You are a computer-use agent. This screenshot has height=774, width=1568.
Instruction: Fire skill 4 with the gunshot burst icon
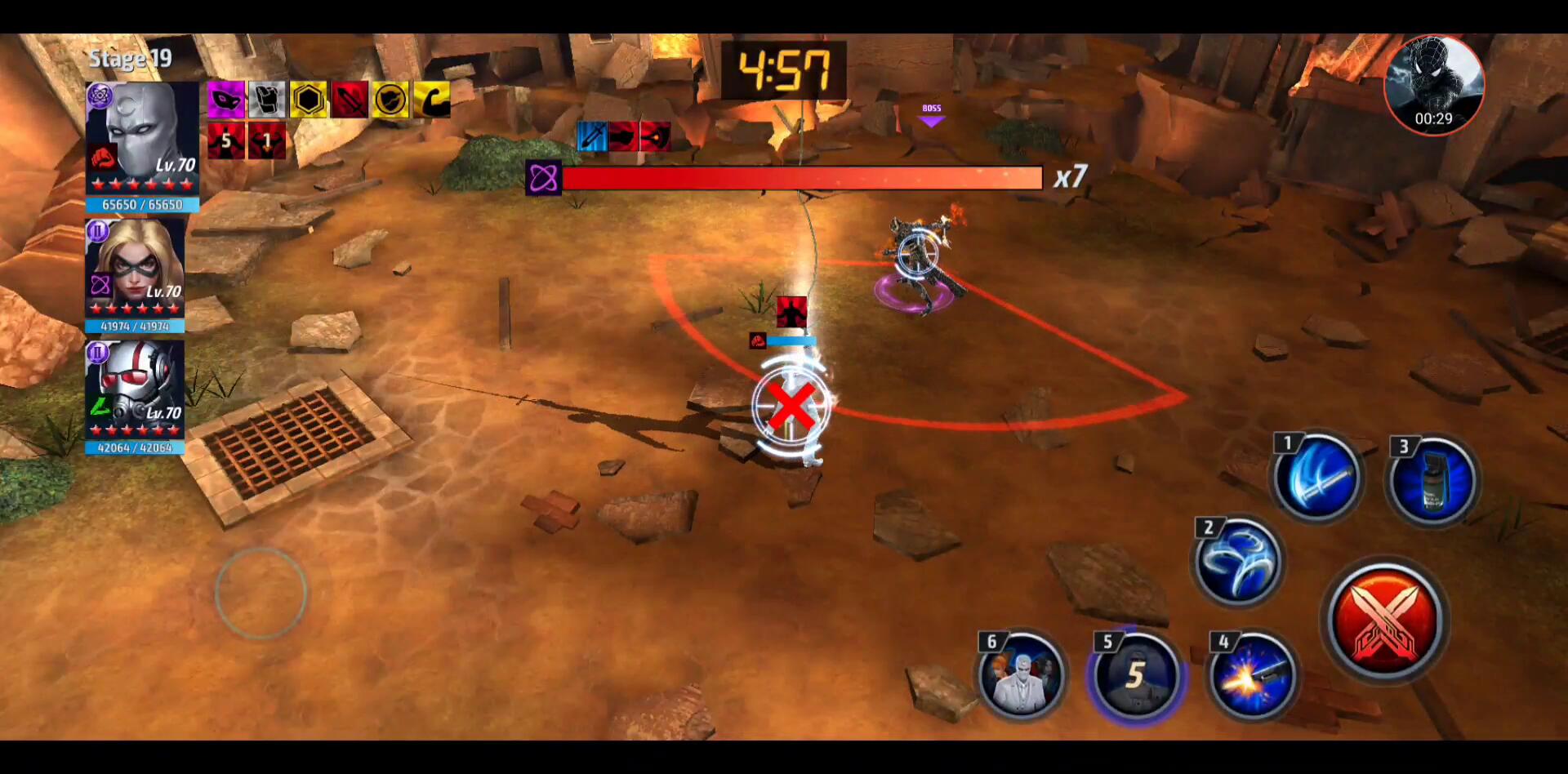1251,676
